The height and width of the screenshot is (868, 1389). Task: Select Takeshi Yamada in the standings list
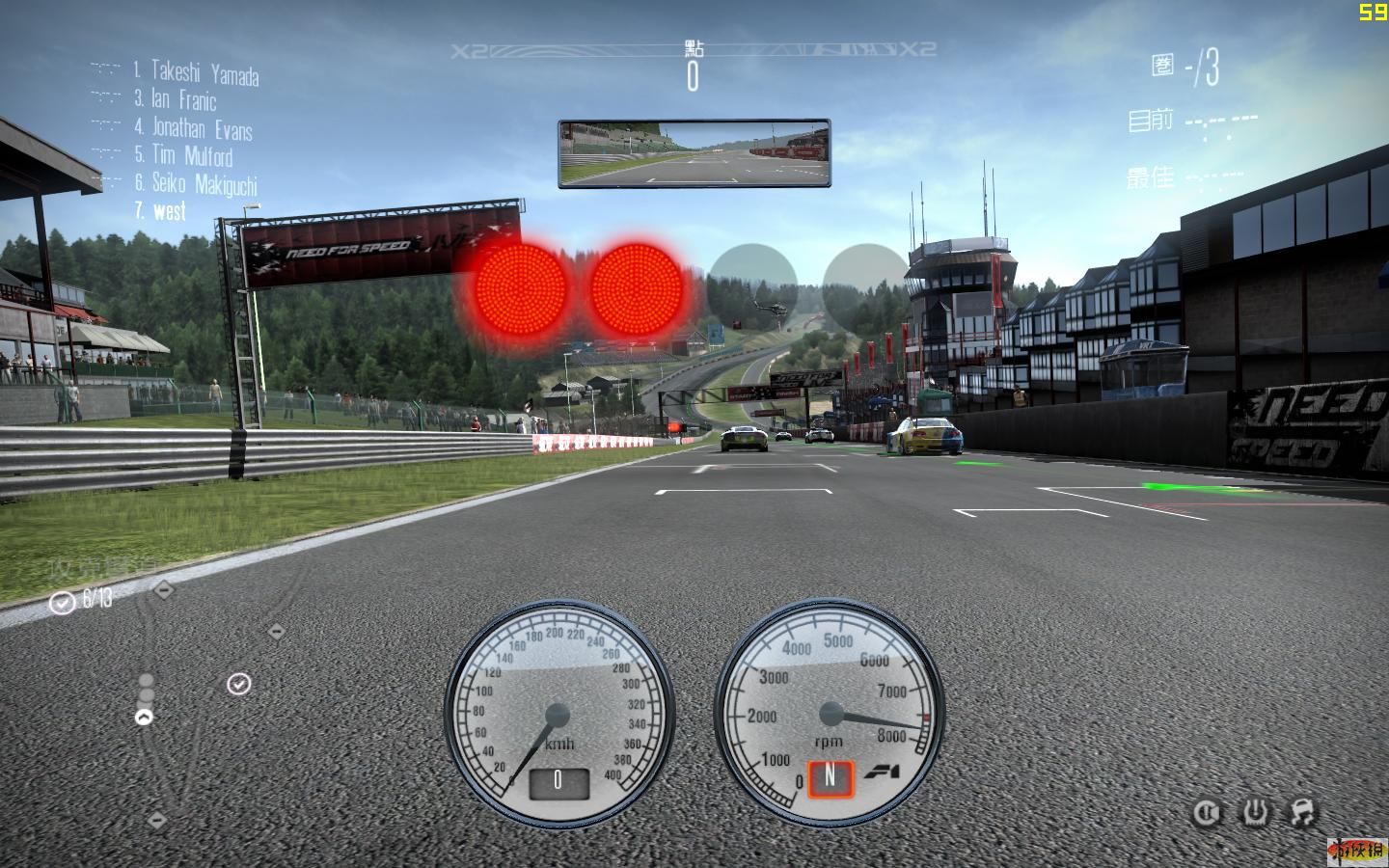point(204,71)
